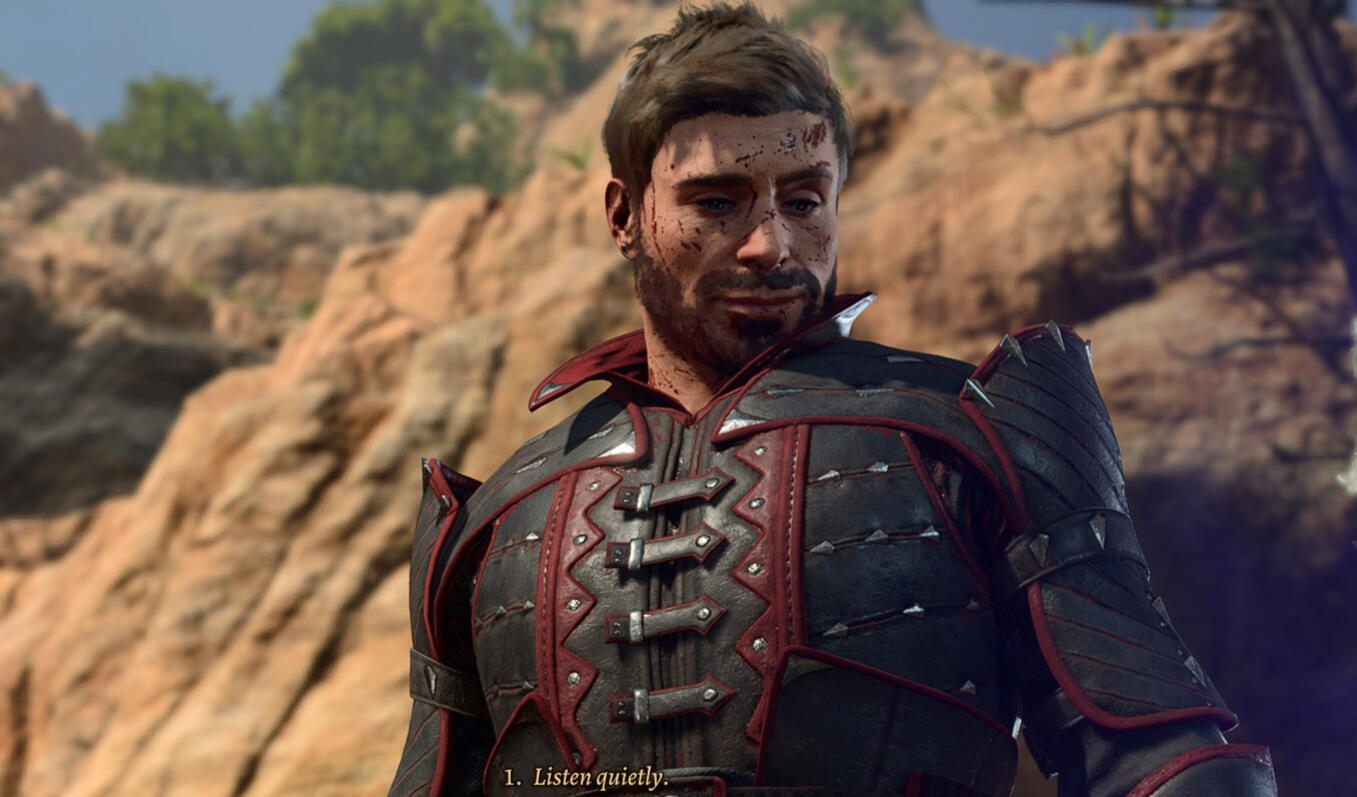Choose the "Listen quietly" dialogue option

click(599, 777)
